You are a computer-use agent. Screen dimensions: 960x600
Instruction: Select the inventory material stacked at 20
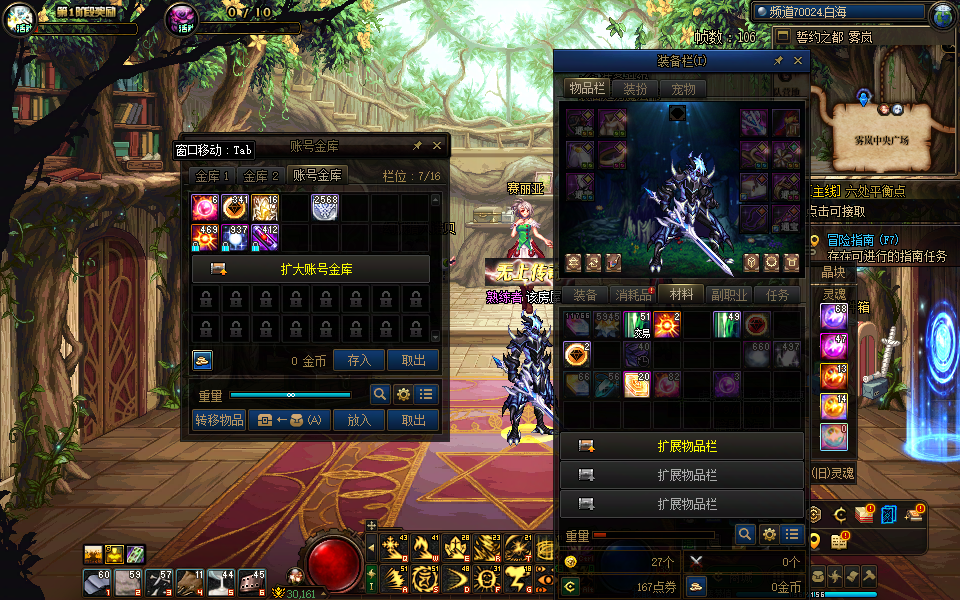(x=637, y=384)
